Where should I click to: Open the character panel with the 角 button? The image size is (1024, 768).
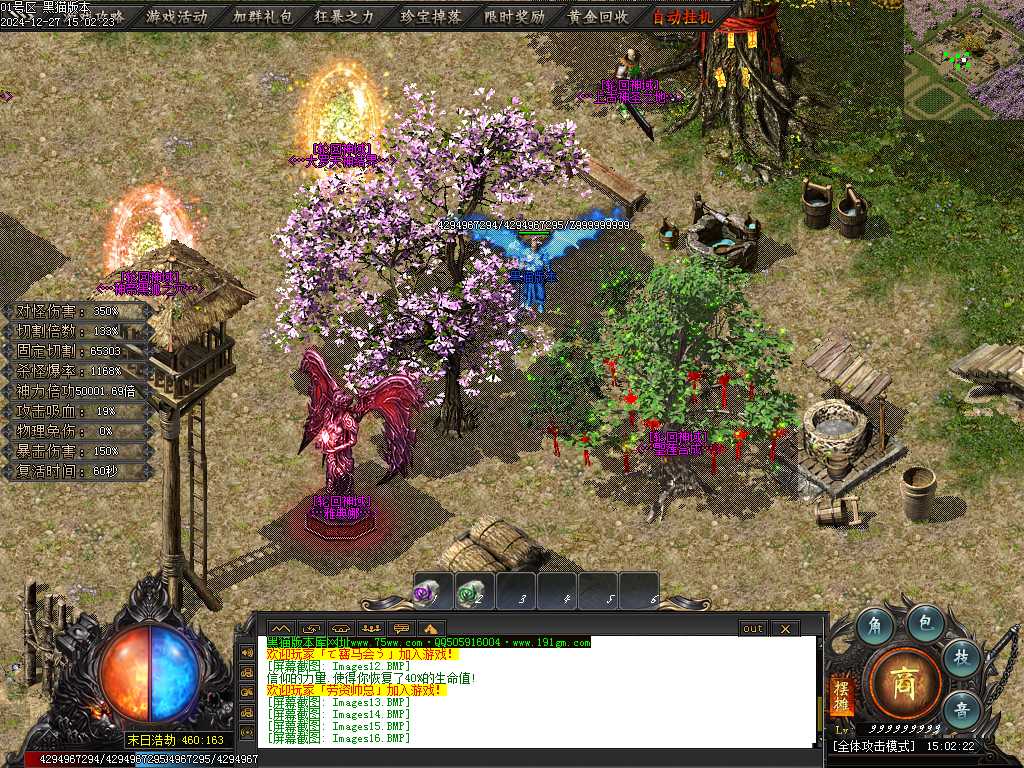875,625
